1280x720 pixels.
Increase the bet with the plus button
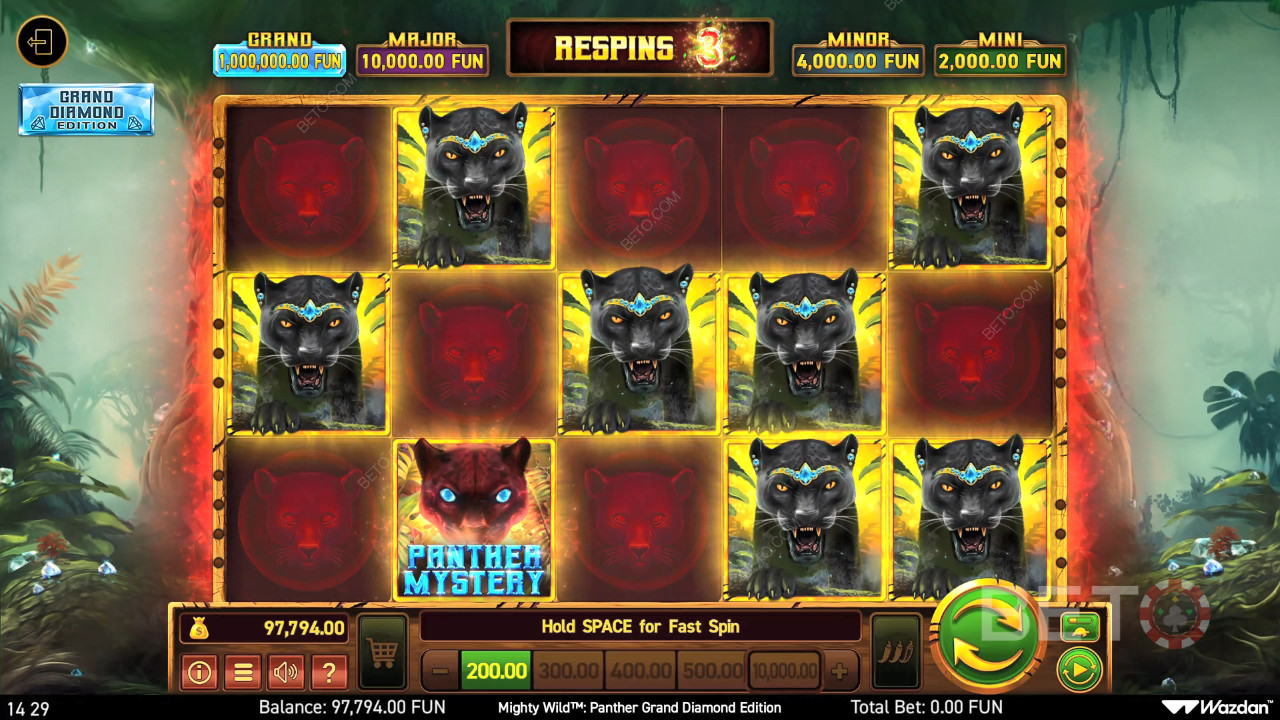pyautogui.click(x=840, y=671)
